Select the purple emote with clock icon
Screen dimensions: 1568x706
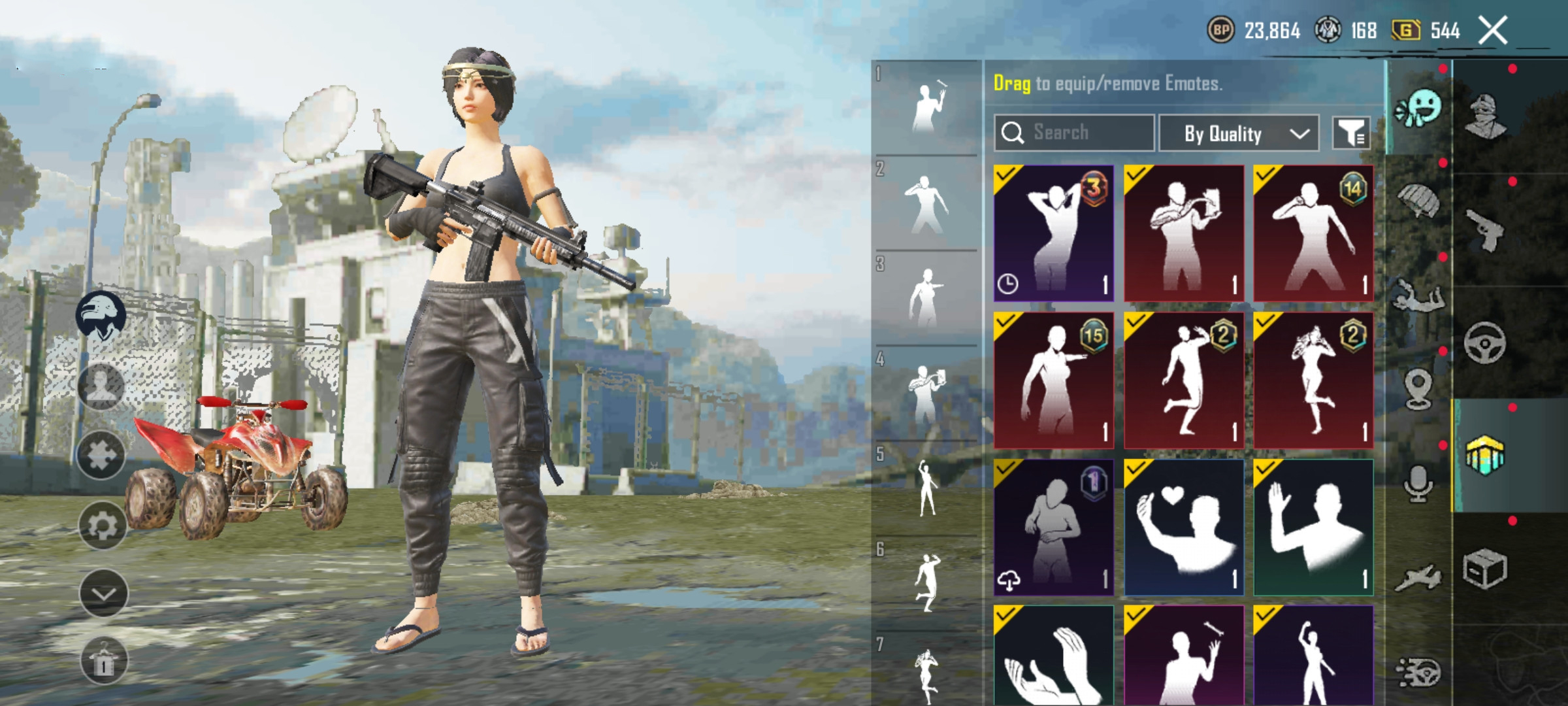pos(1053,233)
